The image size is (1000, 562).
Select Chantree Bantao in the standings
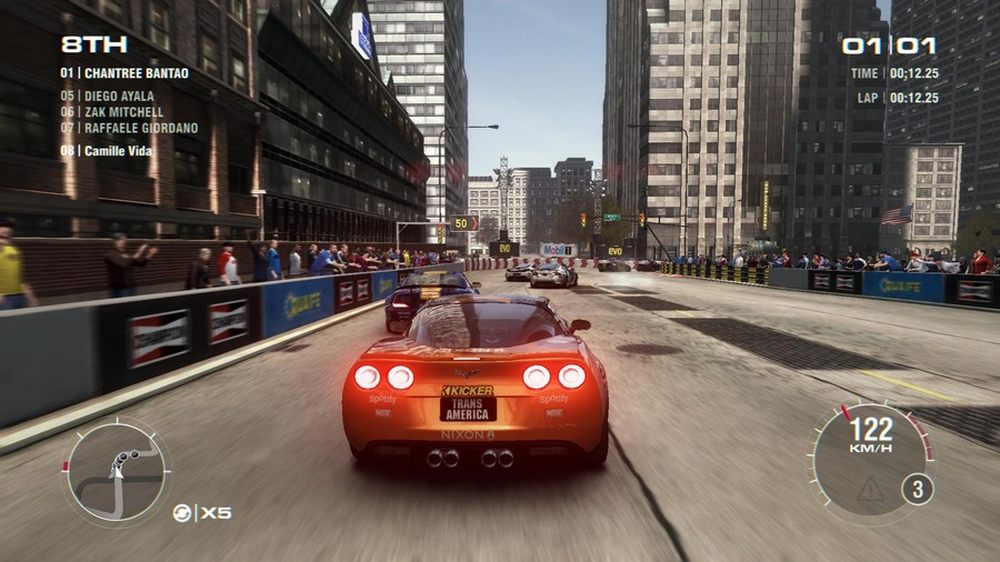click(x=125, y=73)
